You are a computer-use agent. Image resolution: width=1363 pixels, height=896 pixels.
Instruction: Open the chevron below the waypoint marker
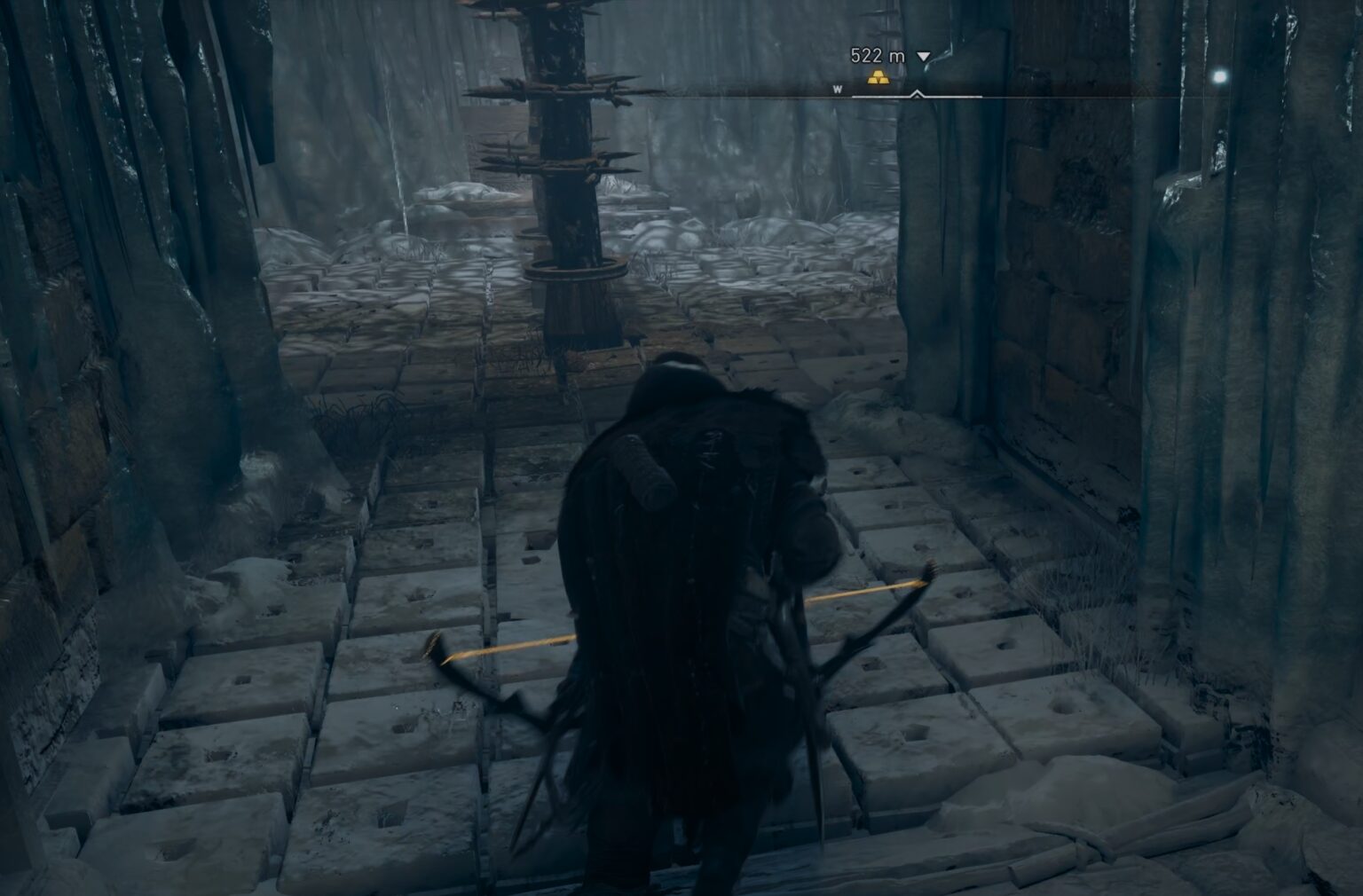[916, 93]
